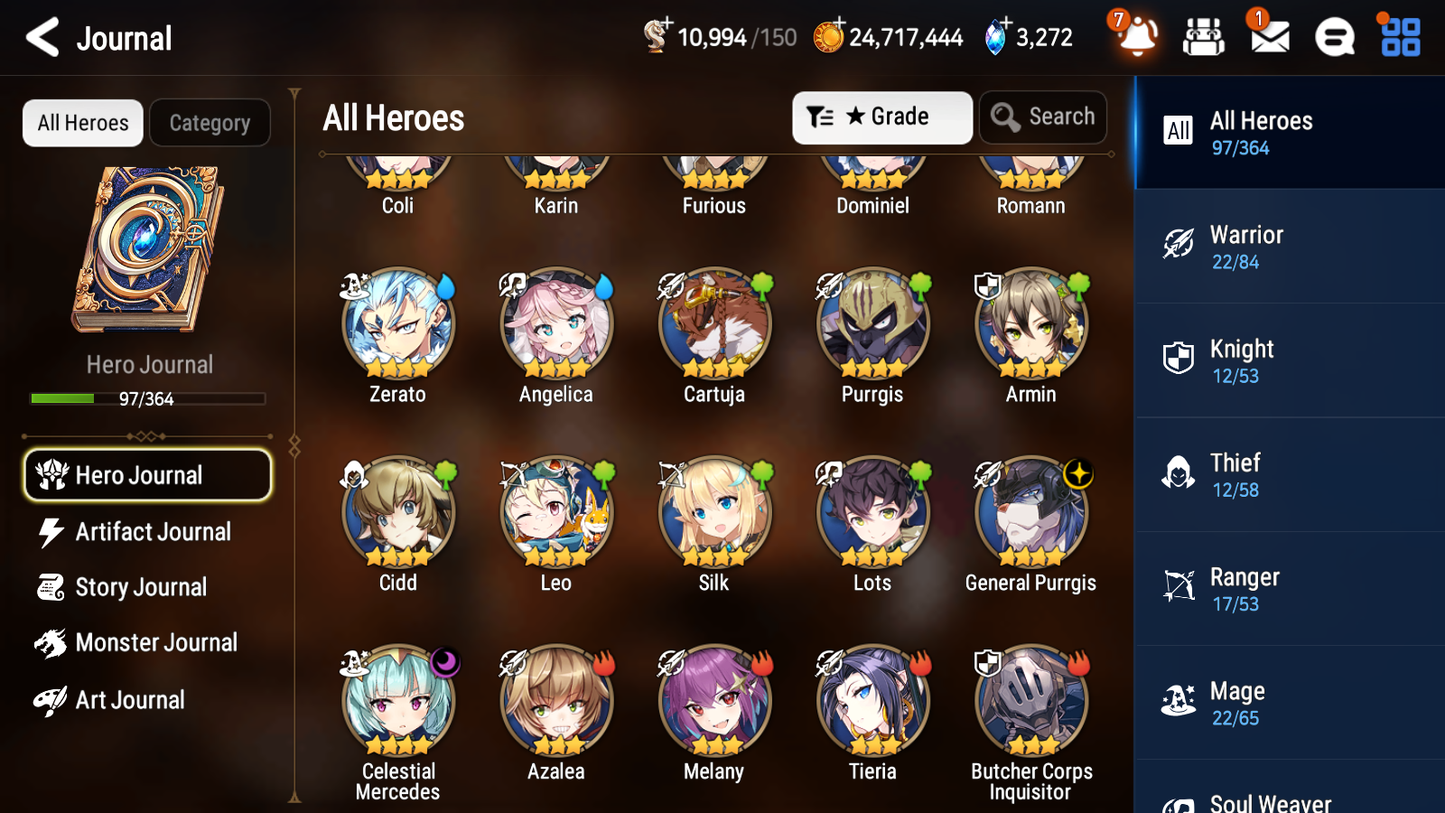This screenshot has width=1445, height=813.
Task: Click the Search button
Action: [1043, 116]
